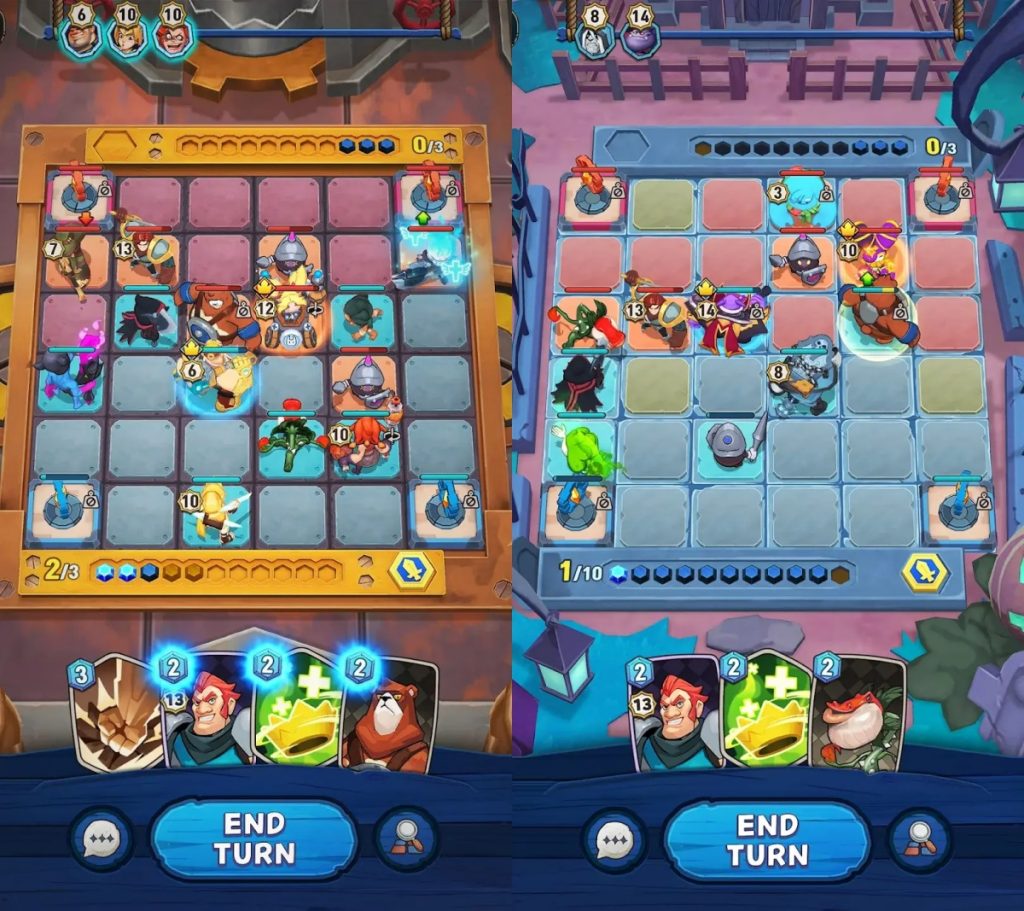Choose the brown bear card
Image resolution: width=1024 pixels, height=911 pixels.
pos(392,712)
